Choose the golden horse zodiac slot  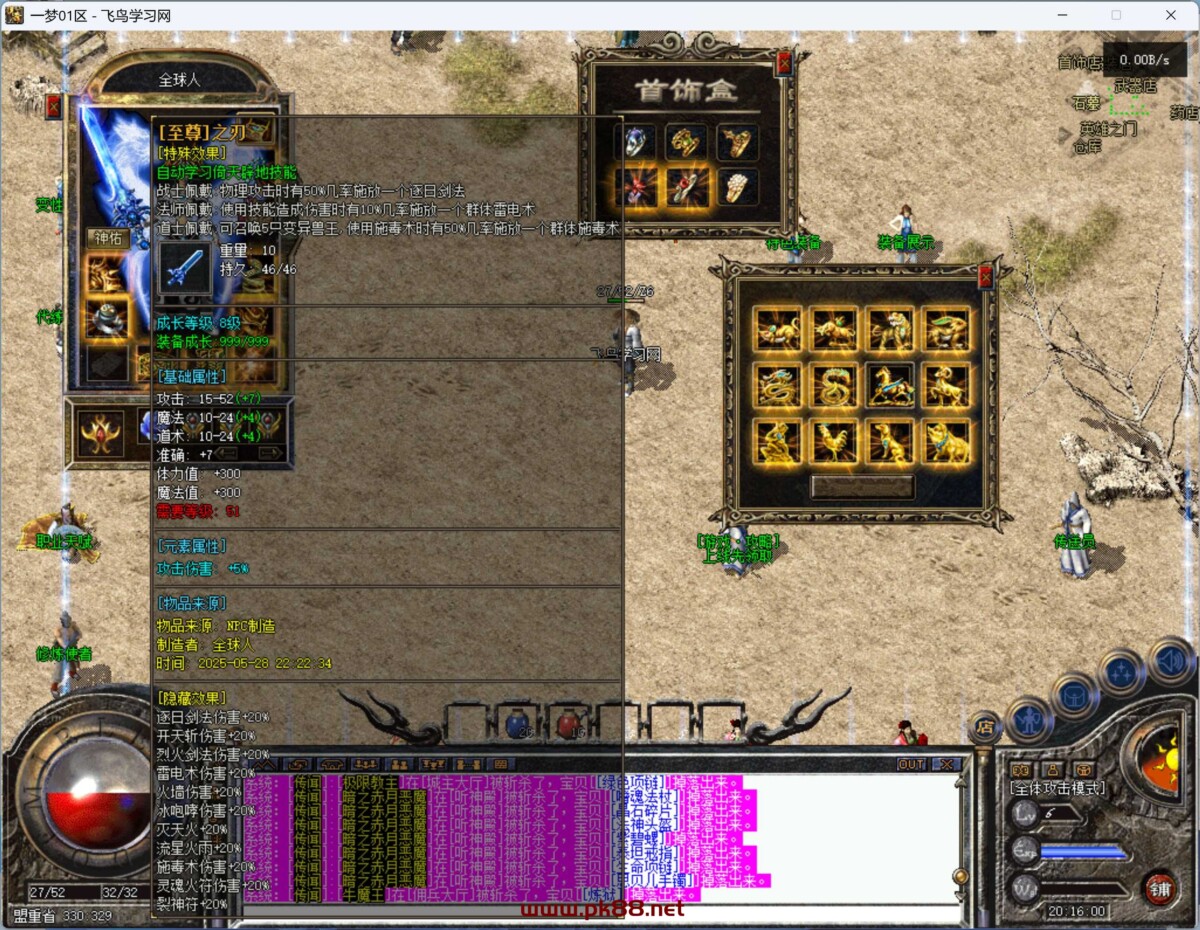[x=889, y=385]
